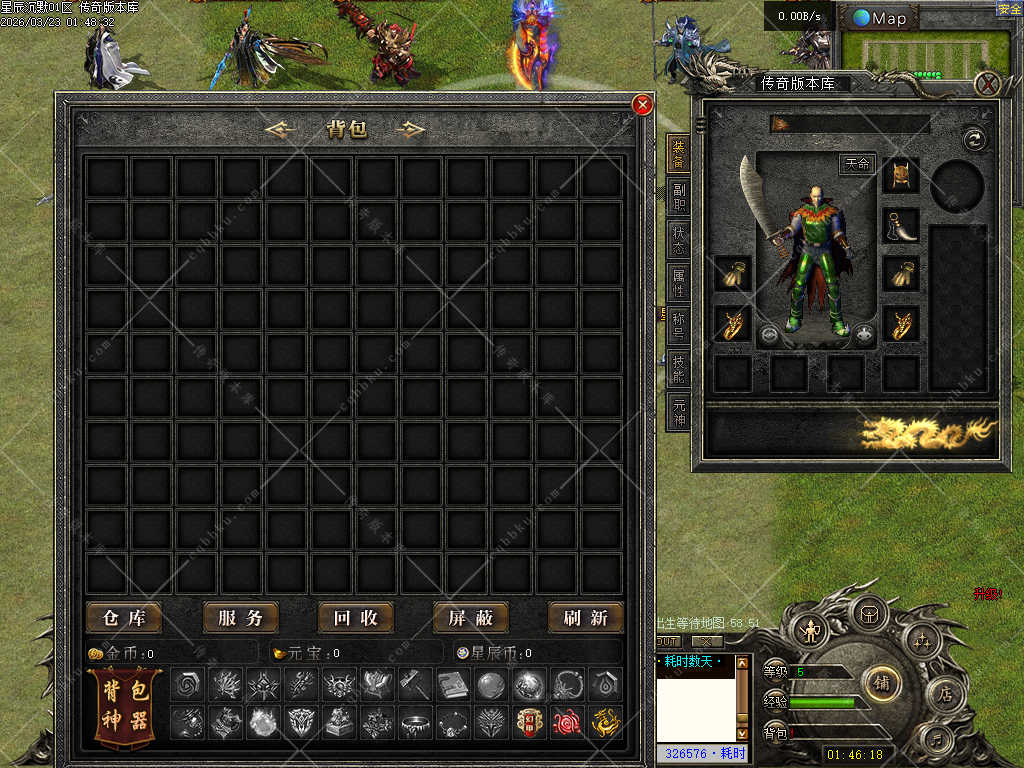Open the 副职 sub-class tab

coord(678,196)
